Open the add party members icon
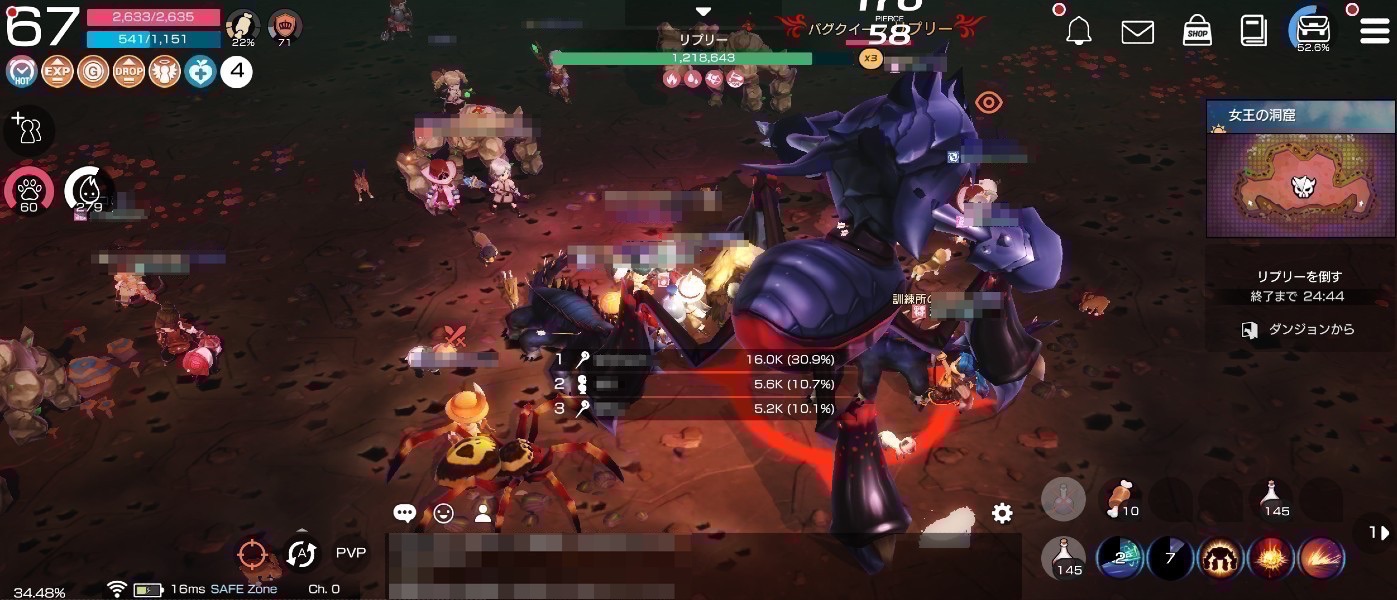The image size is (1397, 600). click(x=27, y=129)
